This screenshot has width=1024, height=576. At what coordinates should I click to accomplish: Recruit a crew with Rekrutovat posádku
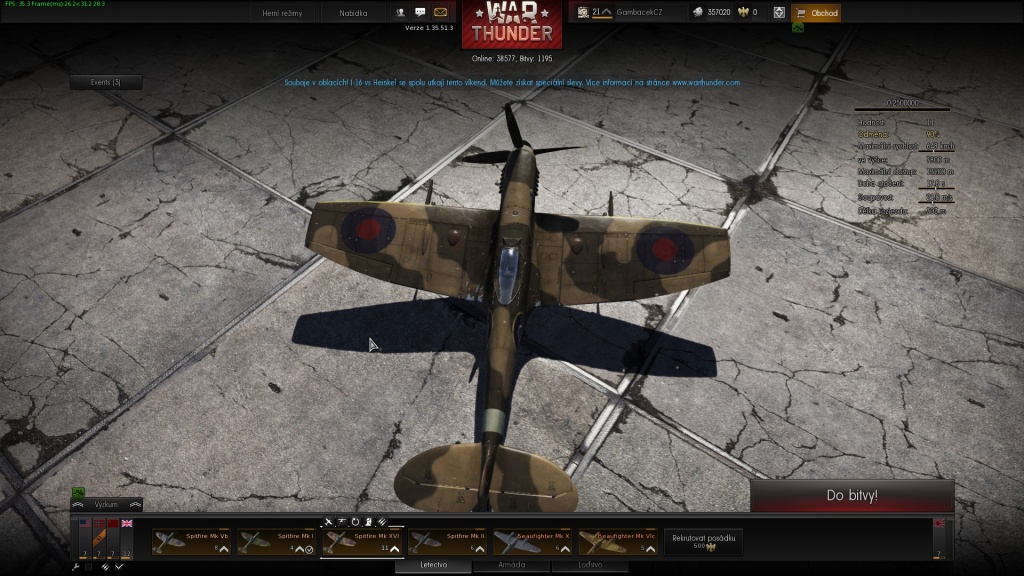click(704, 541)
